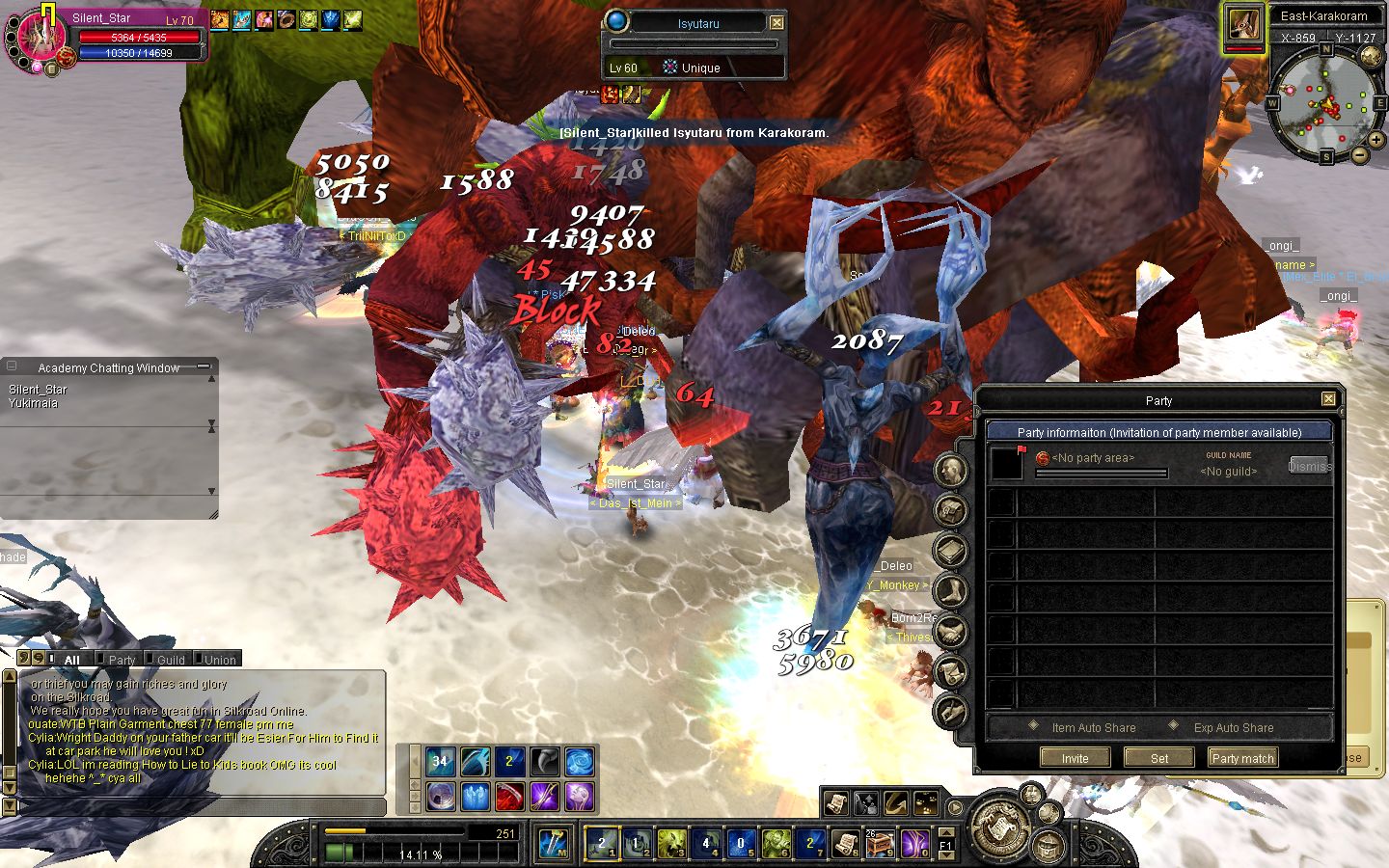
Task: Switch chat to the Union tab
Action: [x=220, y=660]
